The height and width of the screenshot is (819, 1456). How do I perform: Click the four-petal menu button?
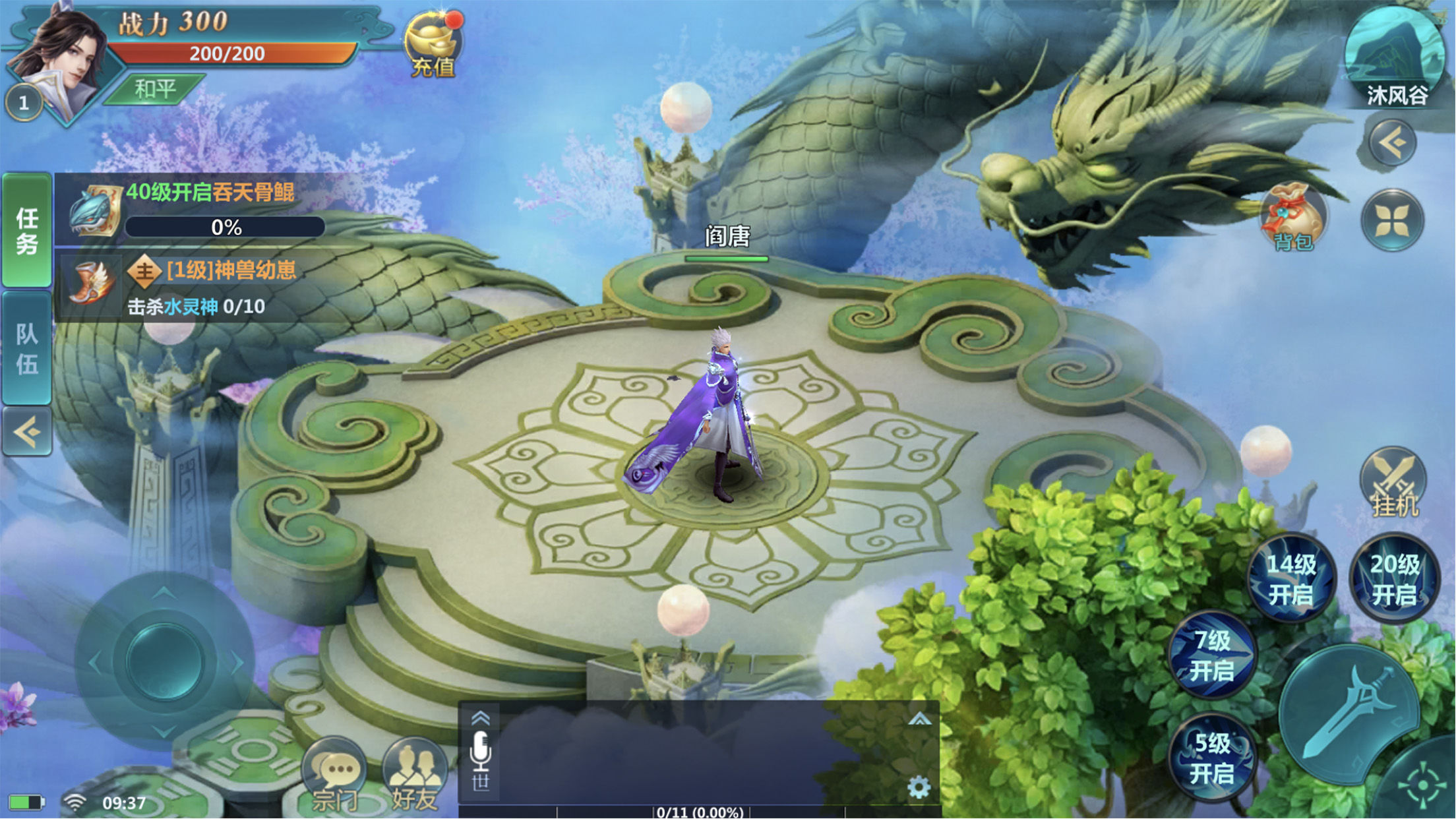(1392, 220)
